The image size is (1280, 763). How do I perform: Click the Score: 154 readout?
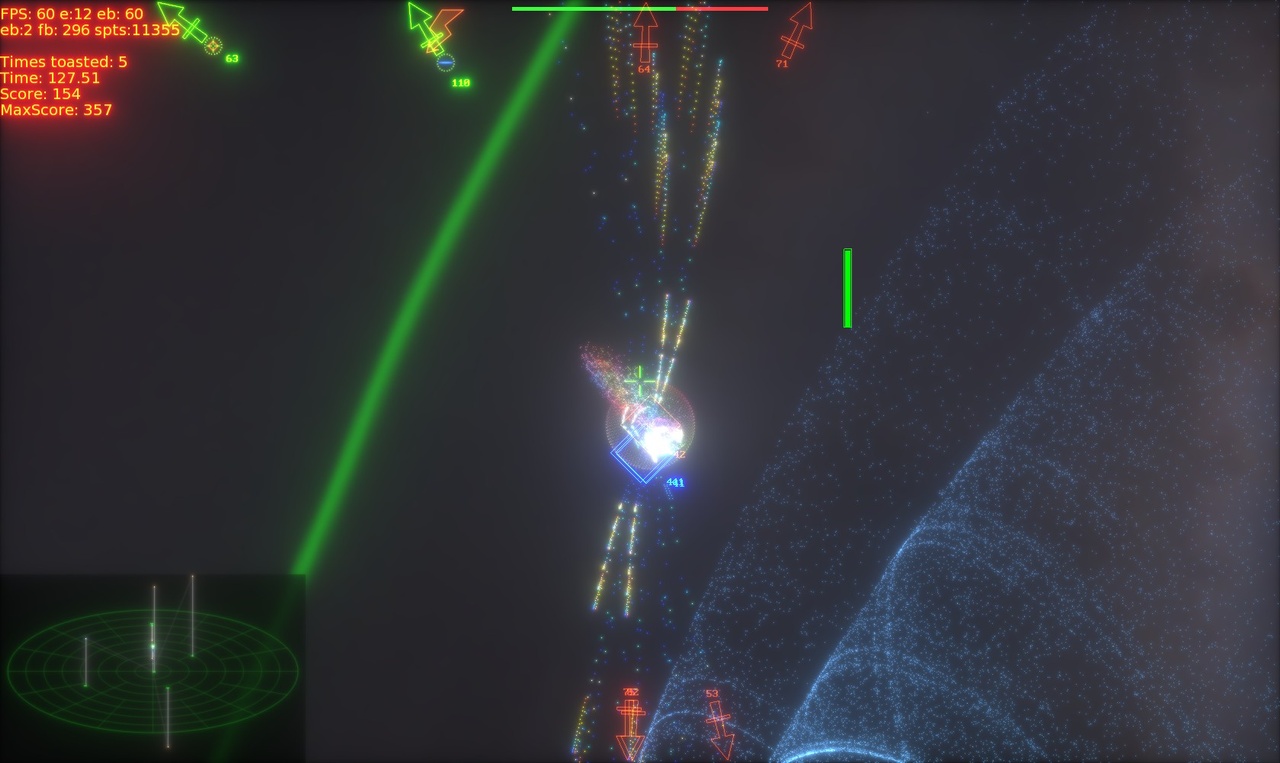click(x=40, y=92)
